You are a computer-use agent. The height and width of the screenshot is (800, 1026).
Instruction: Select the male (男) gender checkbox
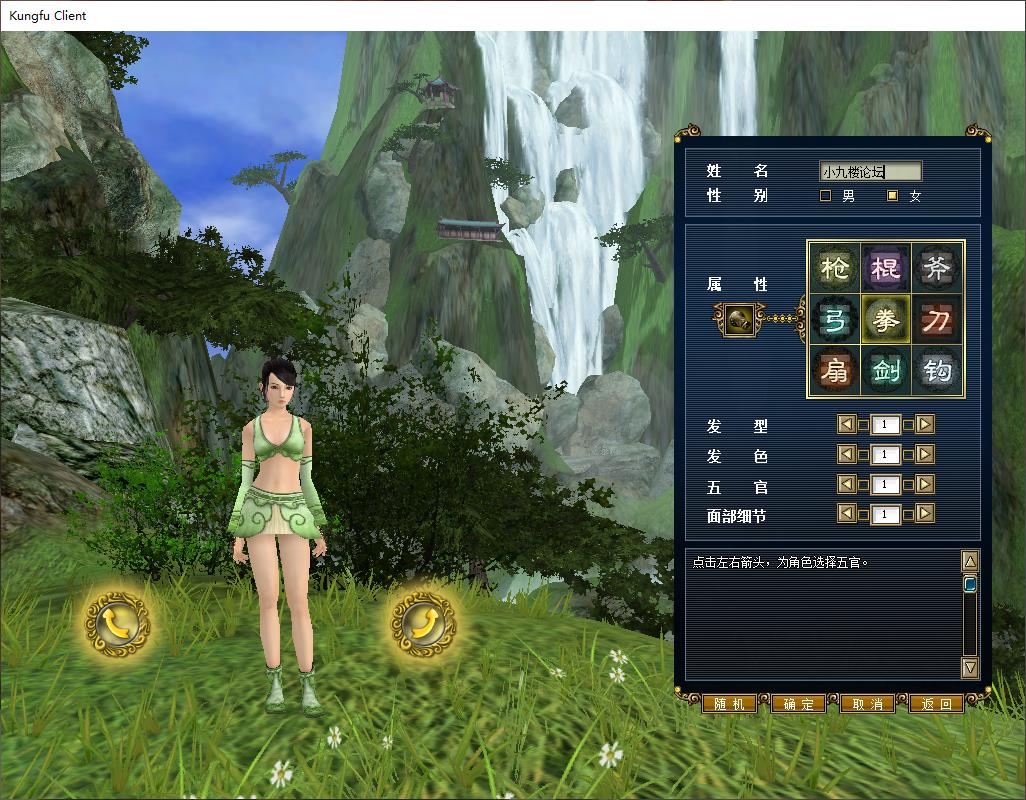pyautogui.click(x=826, y=196)
